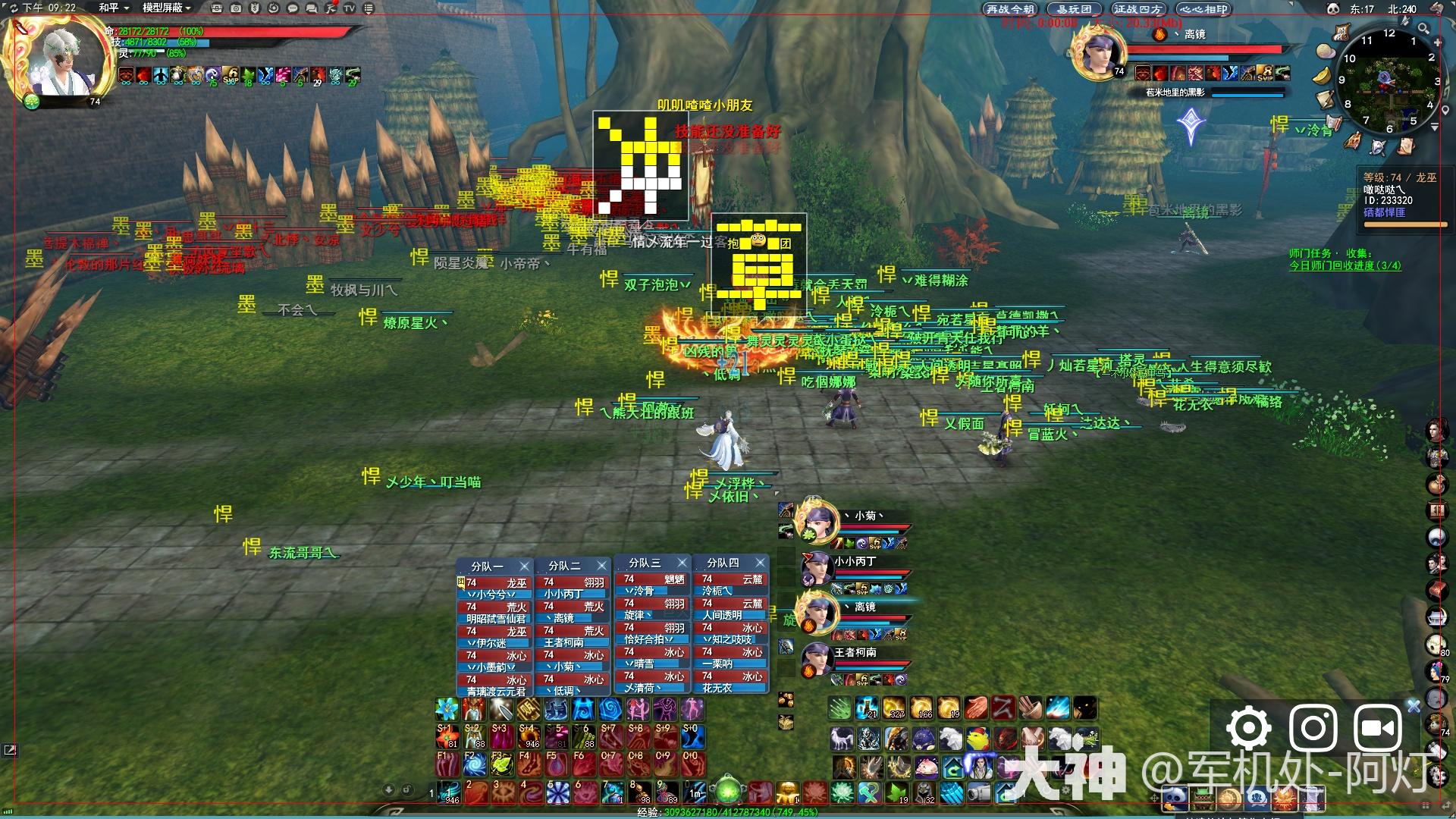1456x819 pixels.
Task: Open the 再战今朝 menu button
Action: [x=1009, y=9]
